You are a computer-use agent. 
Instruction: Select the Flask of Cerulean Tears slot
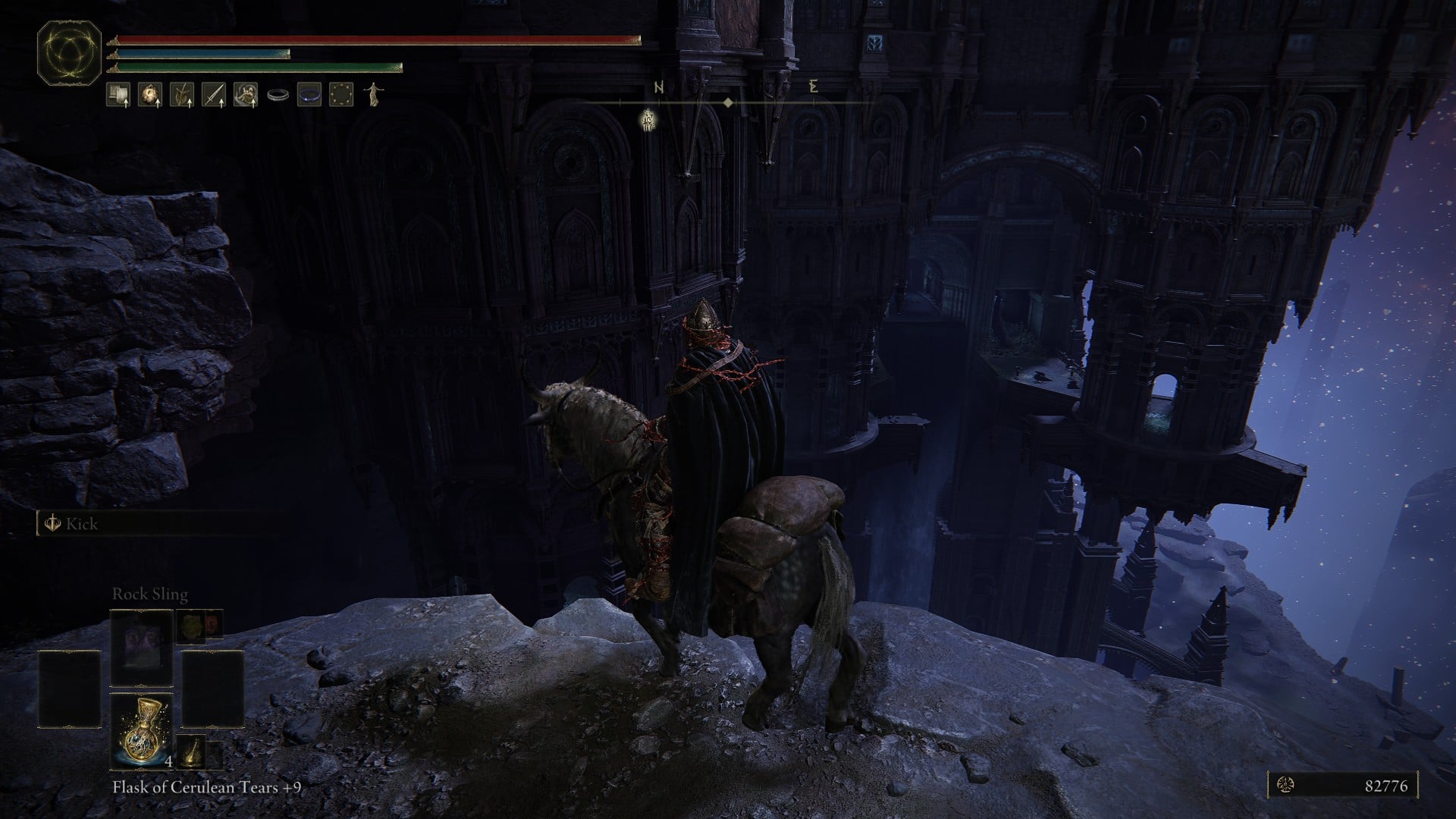[142, 730]
